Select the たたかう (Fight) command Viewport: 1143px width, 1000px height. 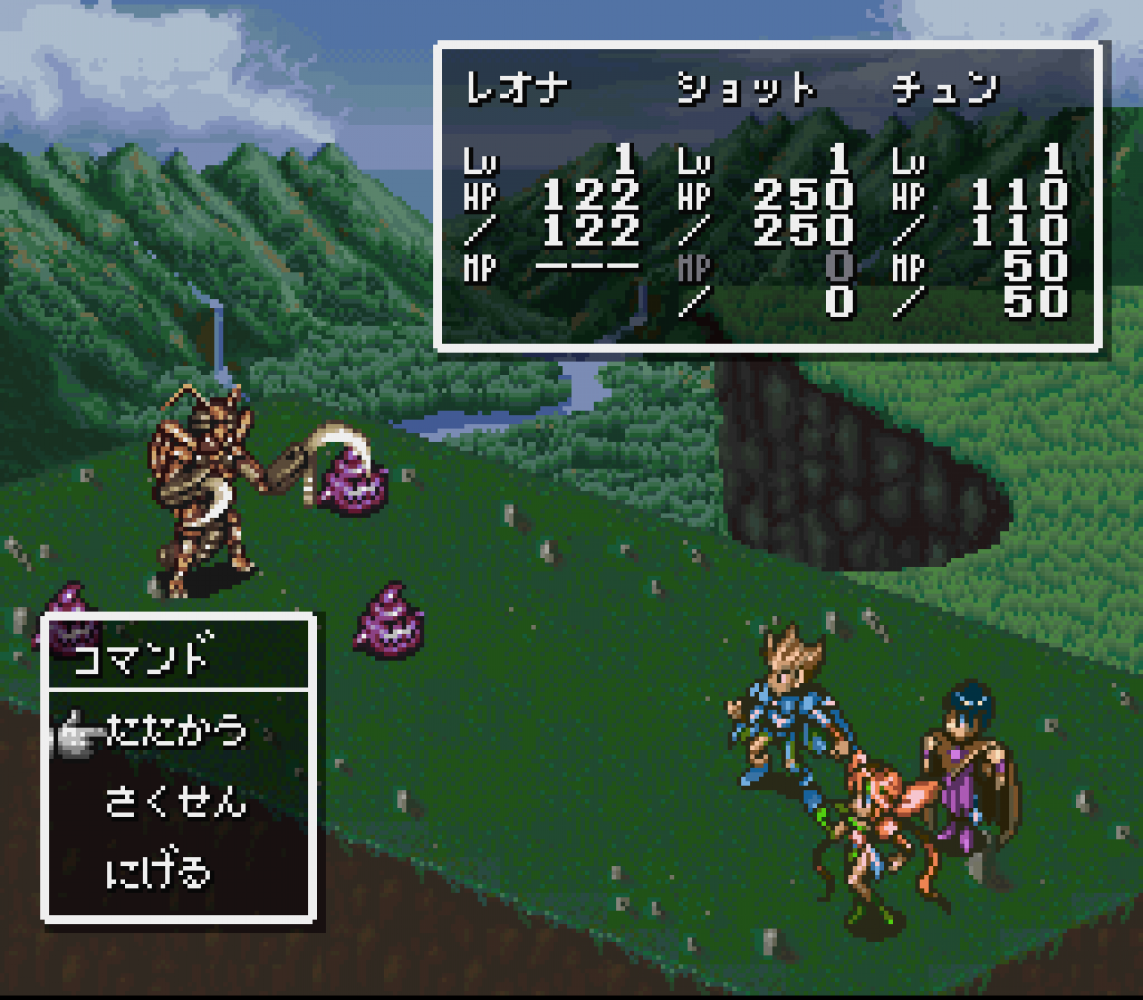175,731
